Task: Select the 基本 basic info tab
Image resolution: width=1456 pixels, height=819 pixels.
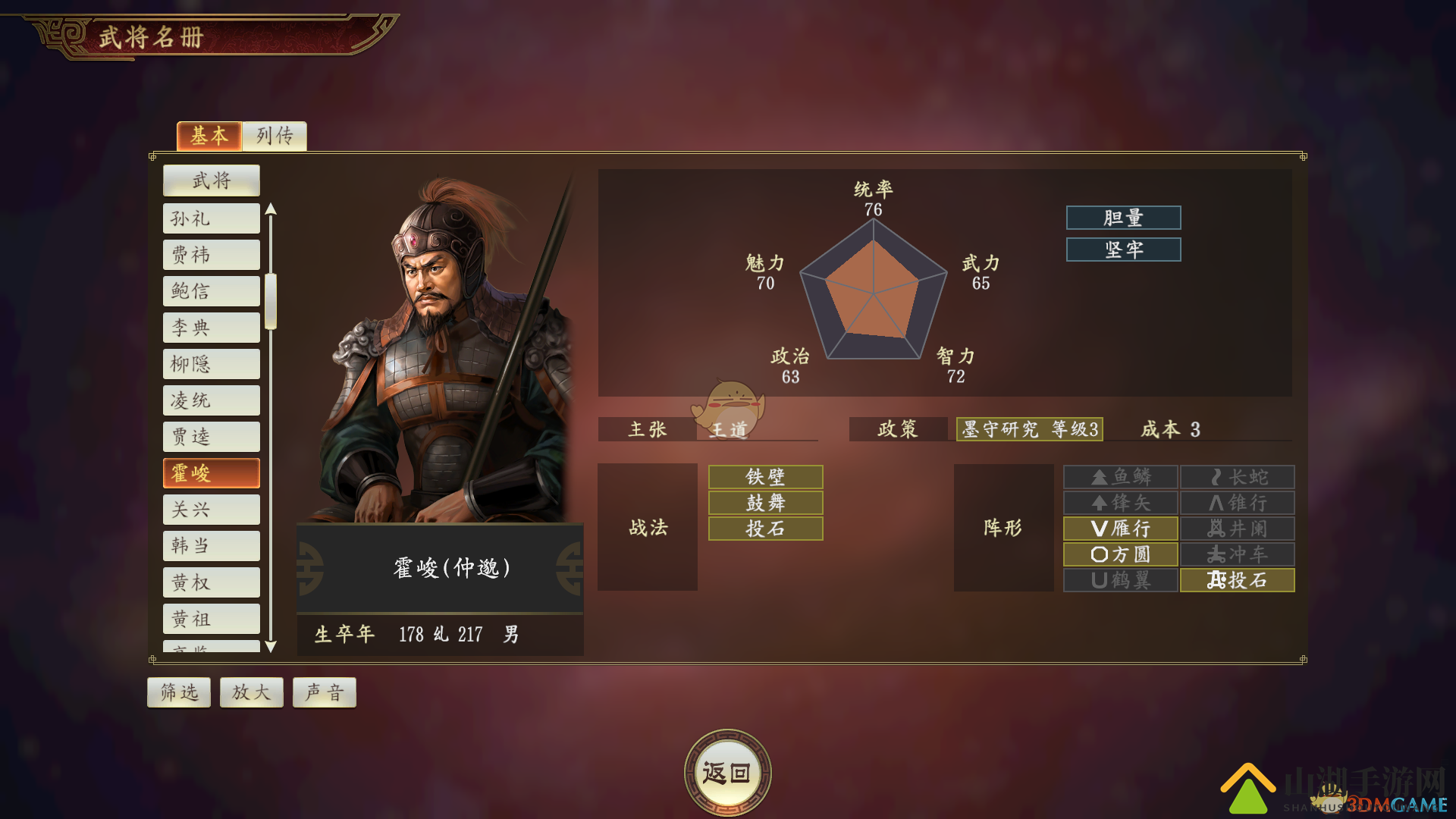Action: pos(209,136)
